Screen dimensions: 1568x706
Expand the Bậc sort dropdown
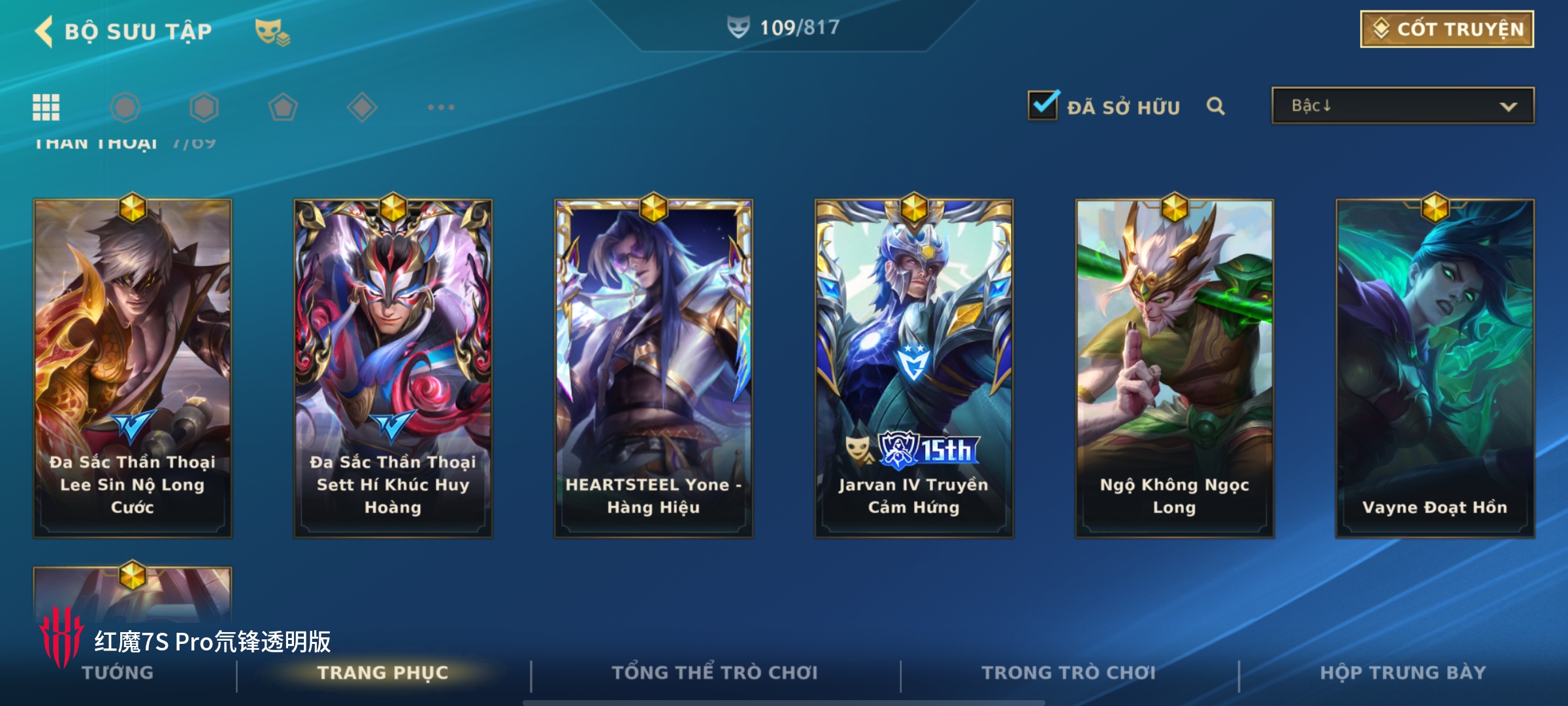(1402, 106)
